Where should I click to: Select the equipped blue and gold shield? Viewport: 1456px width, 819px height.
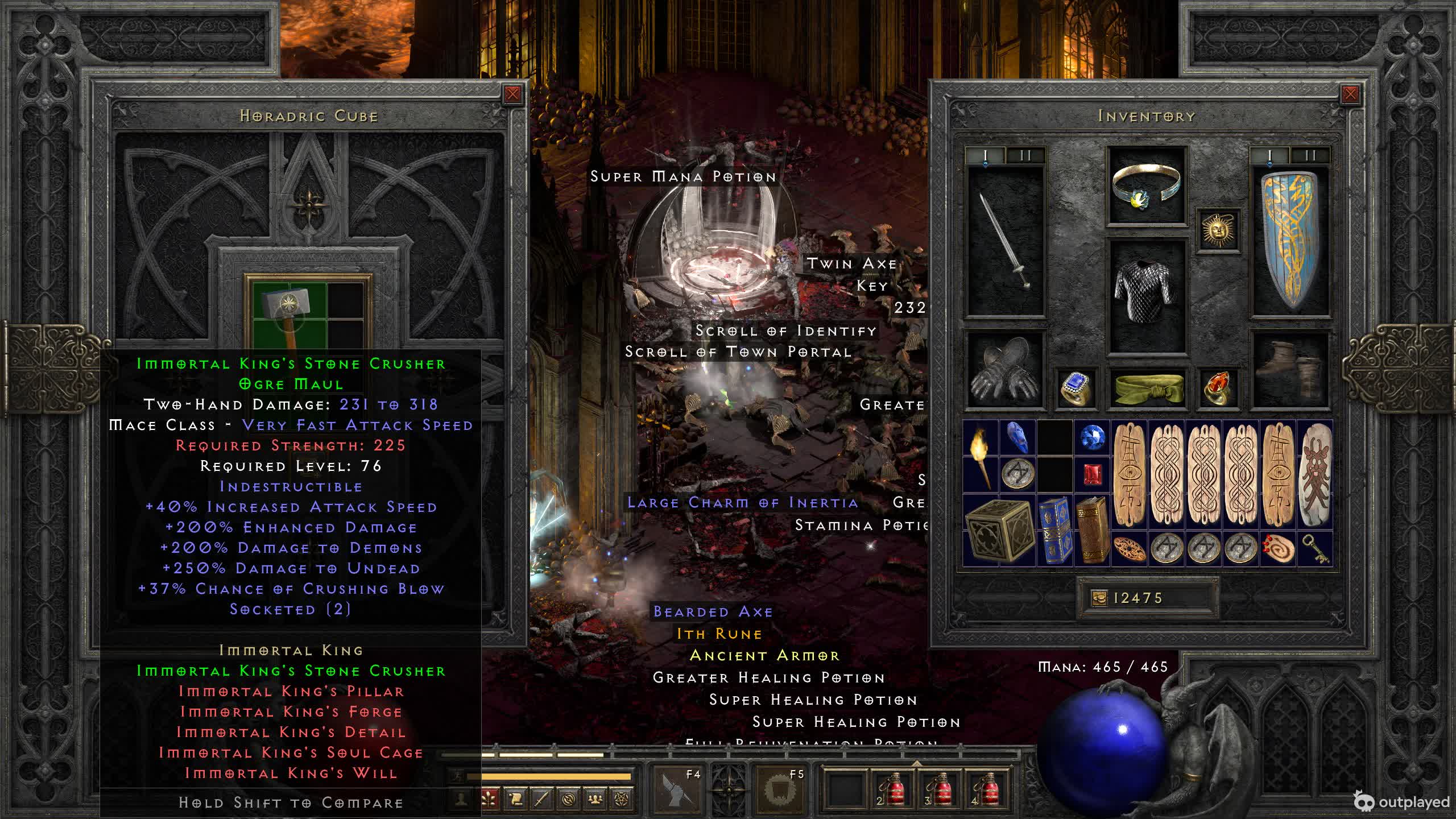point(1290,241)
